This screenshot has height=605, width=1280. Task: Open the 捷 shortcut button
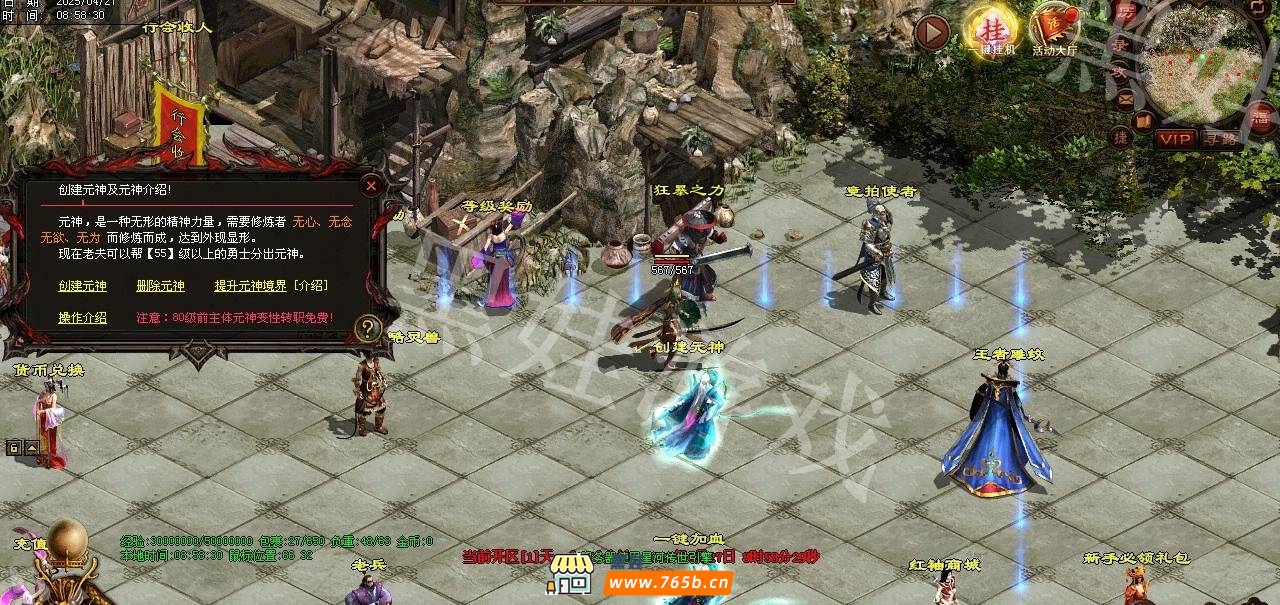tap(1121, 137)
